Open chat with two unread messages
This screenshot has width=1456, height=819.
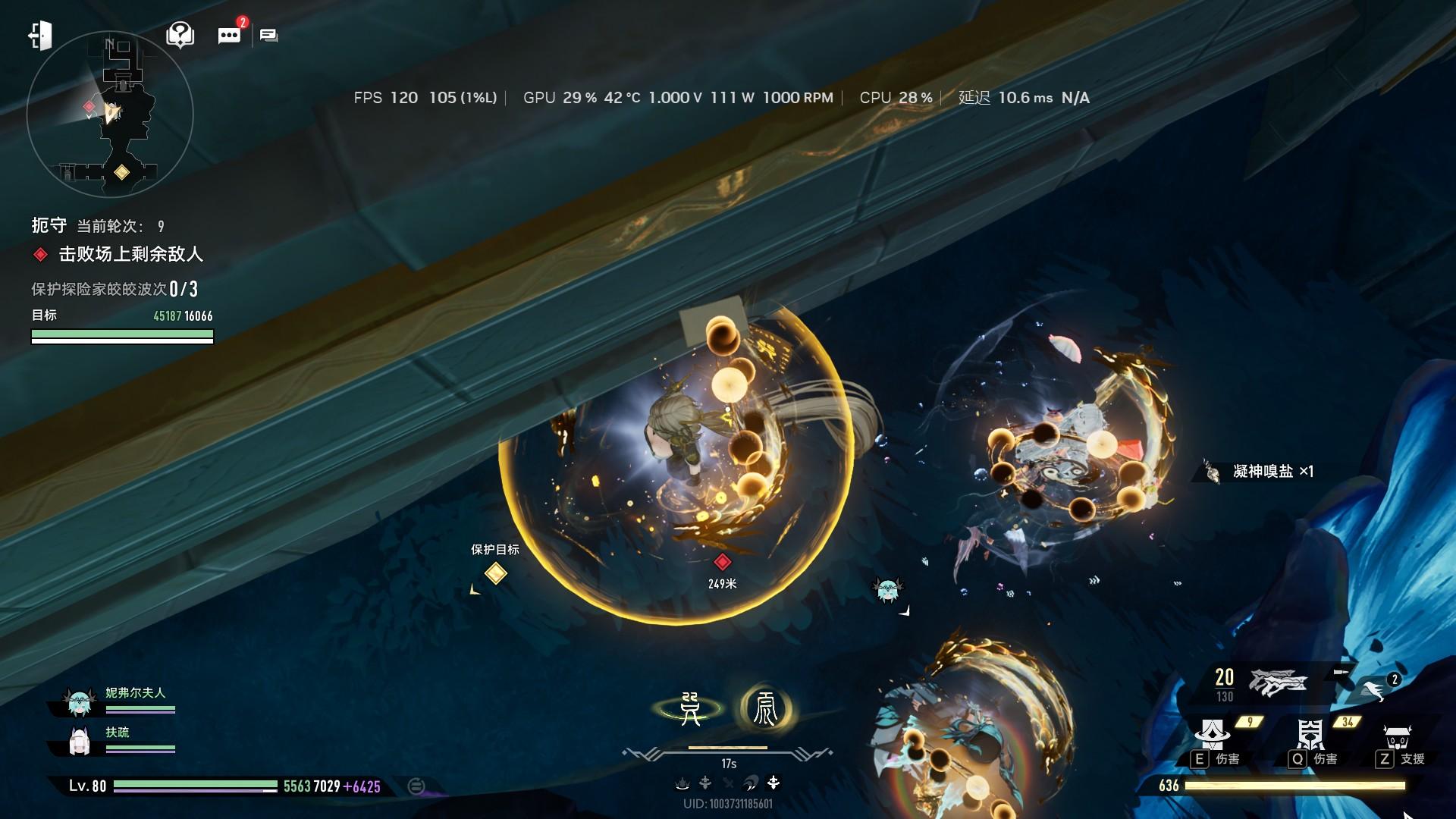[x=229, y=35]
